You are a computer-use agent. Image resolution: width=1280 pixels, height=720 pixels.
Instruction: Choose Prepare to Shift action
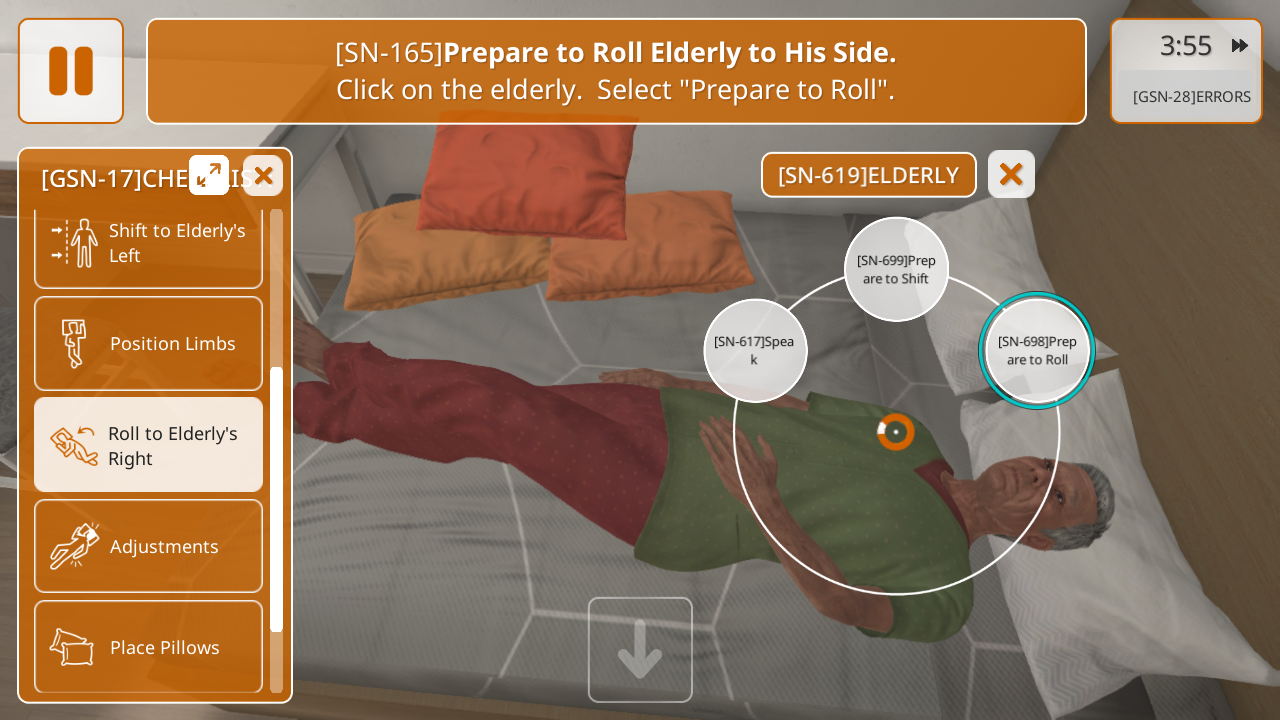896,269
